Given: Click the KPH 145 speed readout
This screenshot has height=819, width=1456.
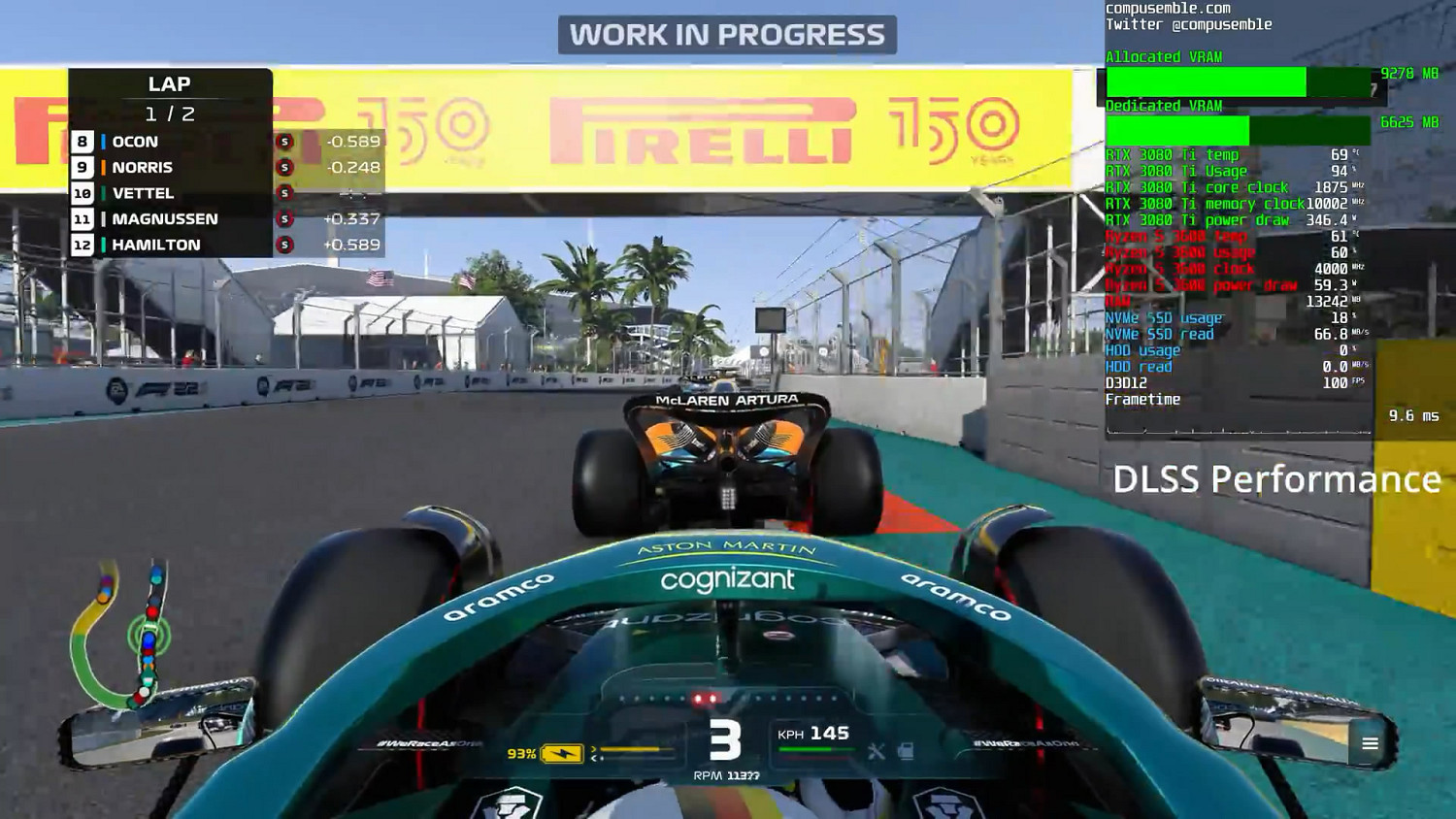Looking at the screenshot, I should click(811, 734).
